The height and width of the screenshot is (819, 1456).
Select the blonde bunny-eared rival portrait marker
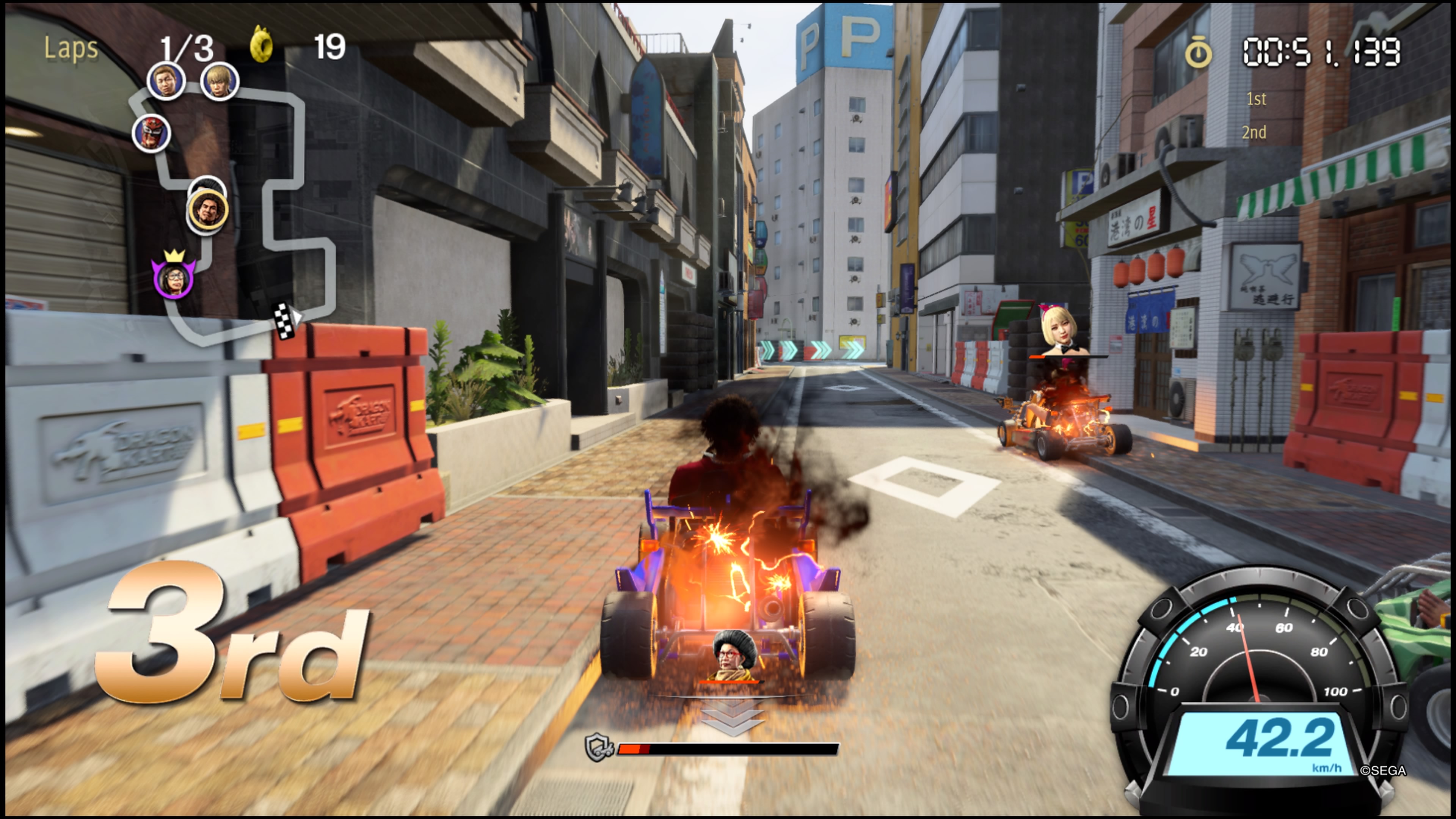click(1058, 332)
